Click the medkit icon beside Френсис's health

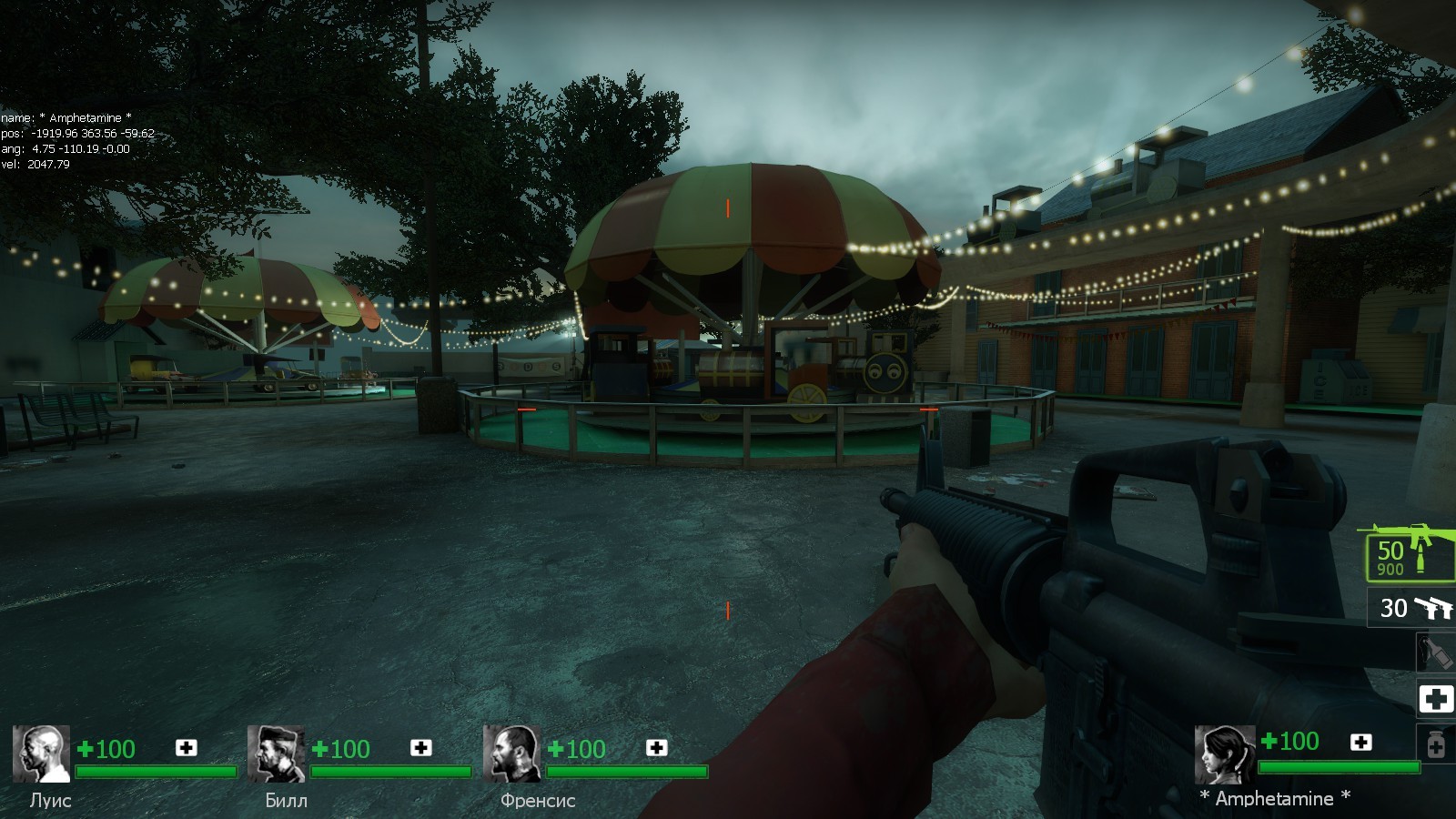click(x=656, y=747)
